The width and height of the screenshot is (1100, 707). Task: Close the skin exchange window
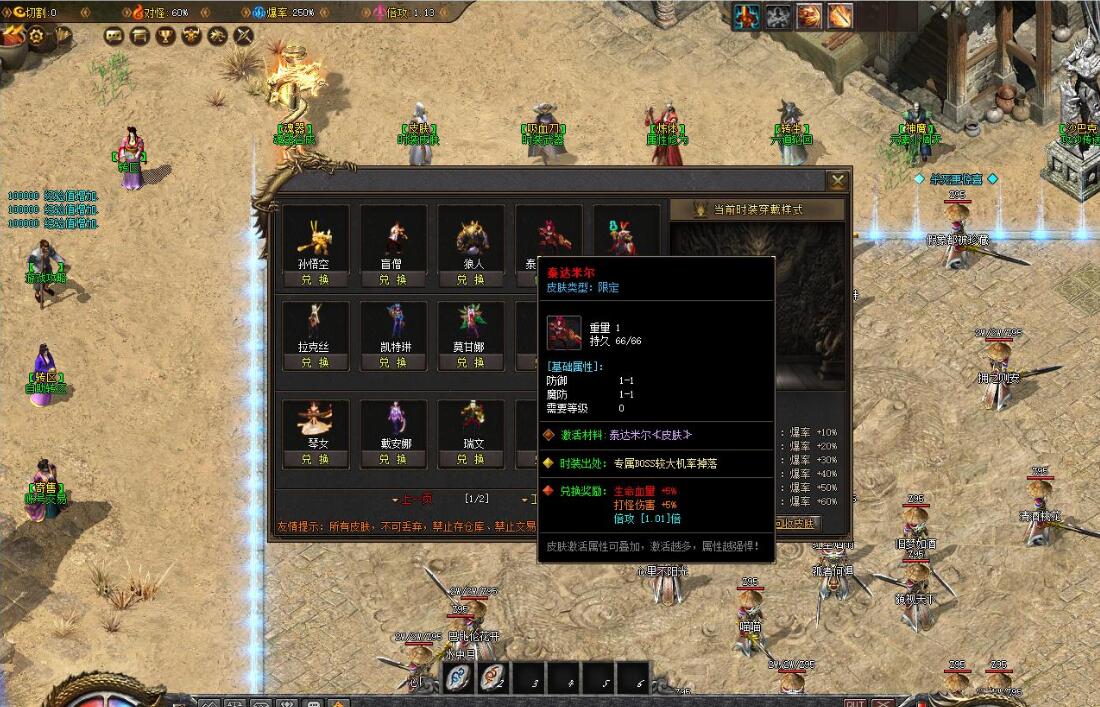coord(837,180)
